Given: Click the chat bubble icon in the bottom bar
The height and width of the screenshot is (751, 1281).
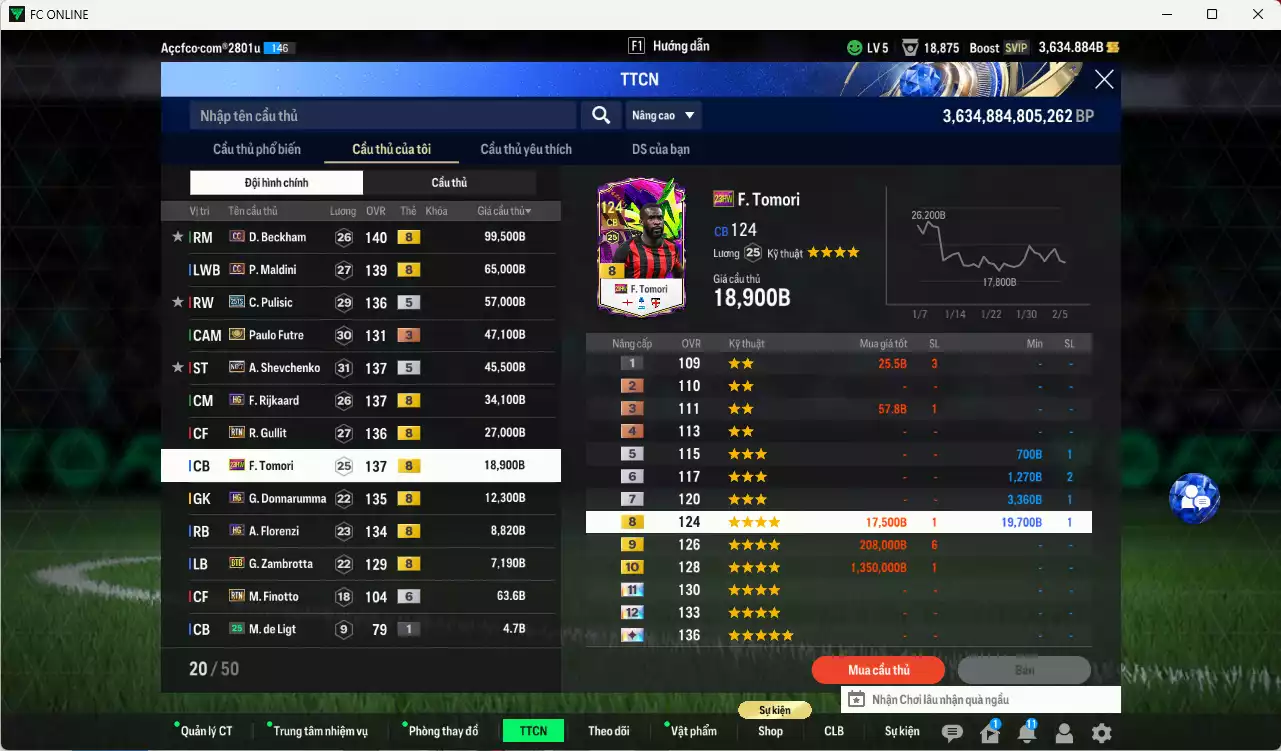Looking at the screenshot, I should (x=953, y=732).
